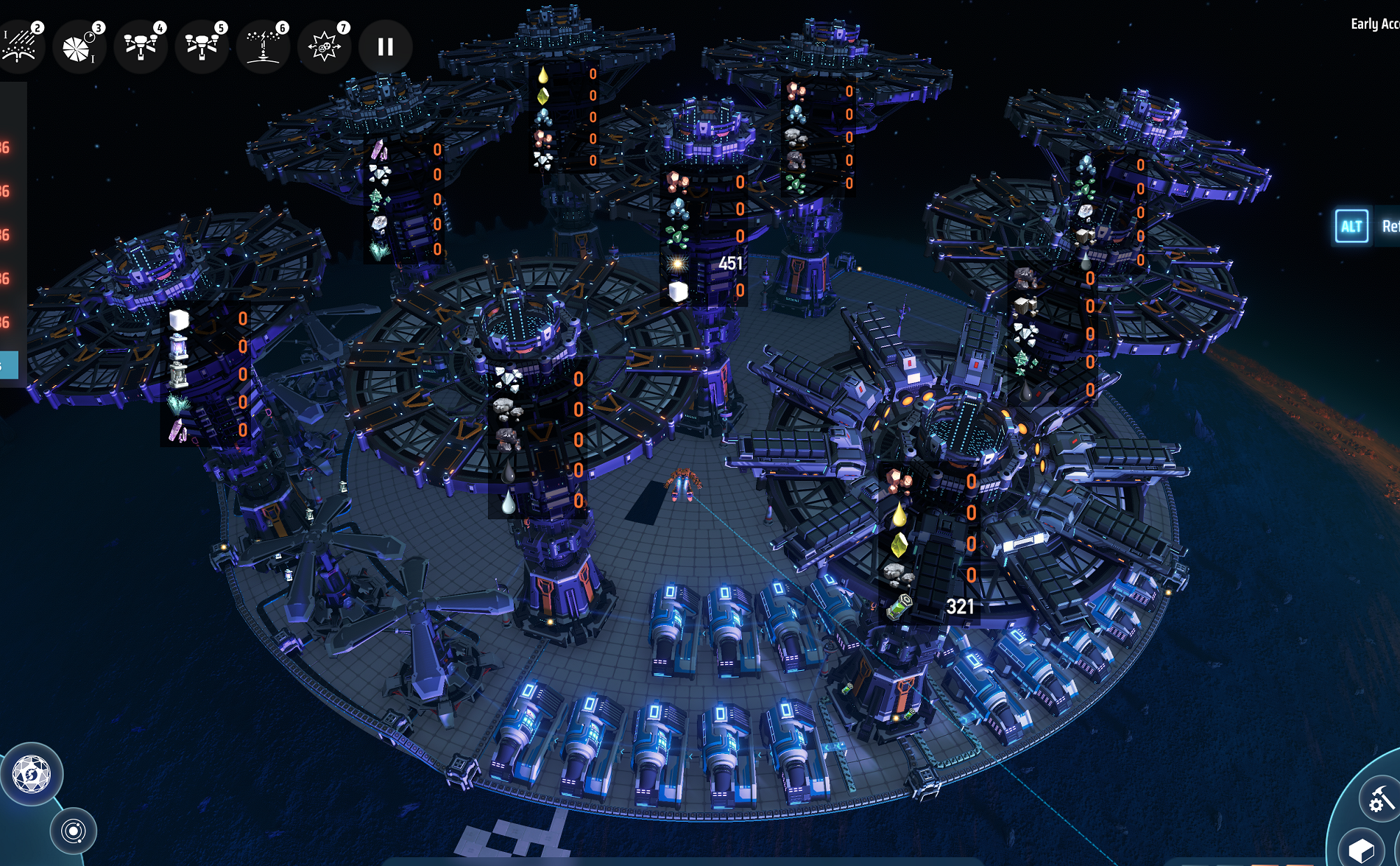Choose the drone icon numbered 4

[x=141, y=46]
